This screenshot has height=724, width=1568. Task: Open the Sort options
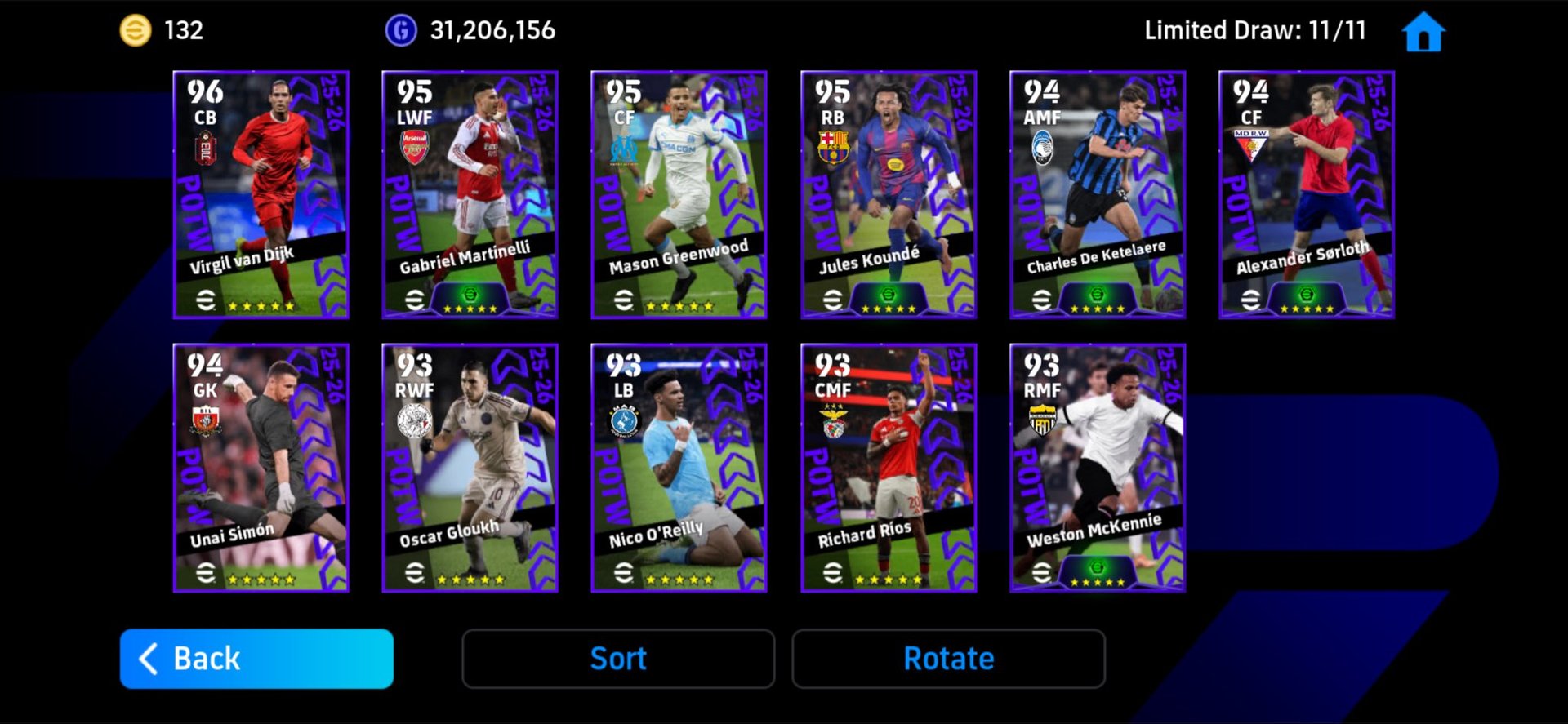618,658
